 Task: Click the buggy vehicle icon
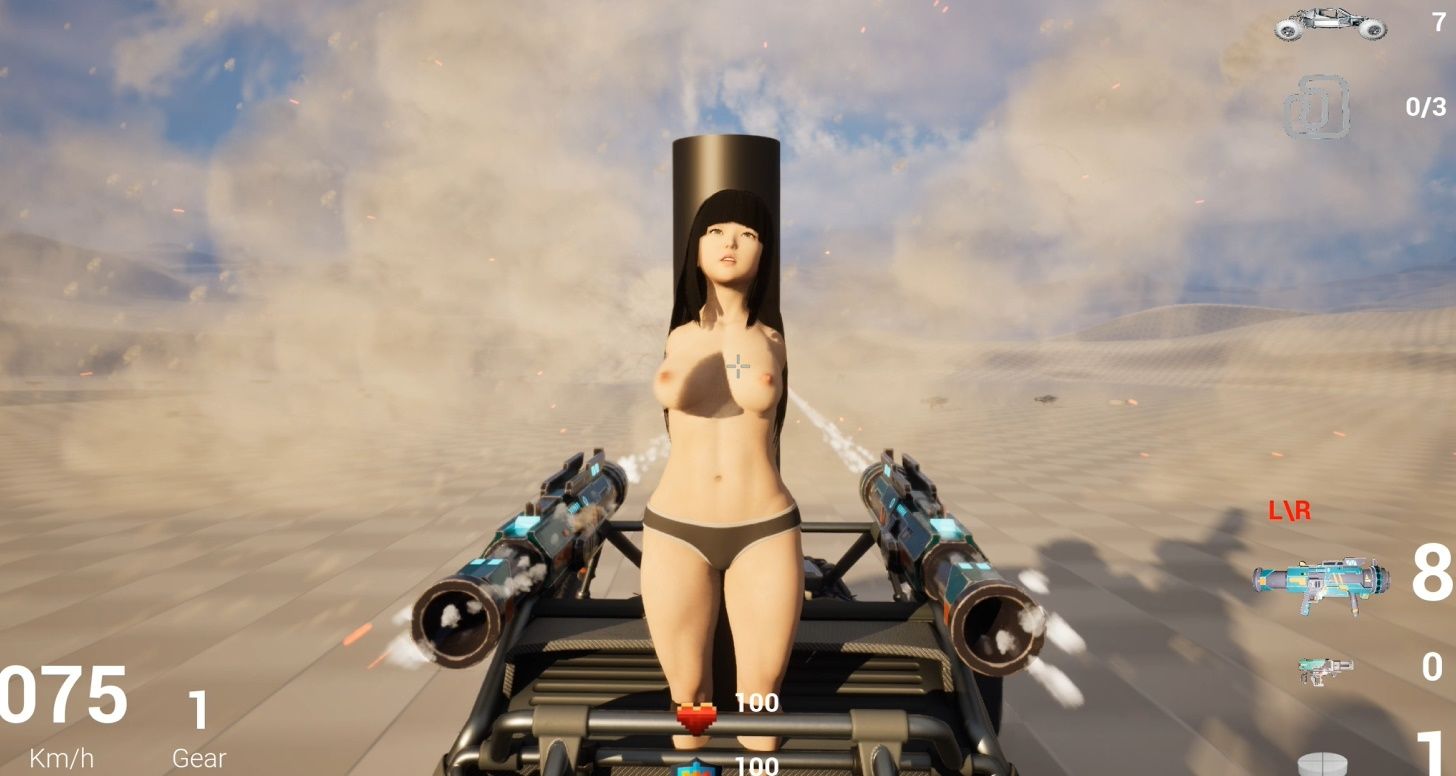(1331, 25)
